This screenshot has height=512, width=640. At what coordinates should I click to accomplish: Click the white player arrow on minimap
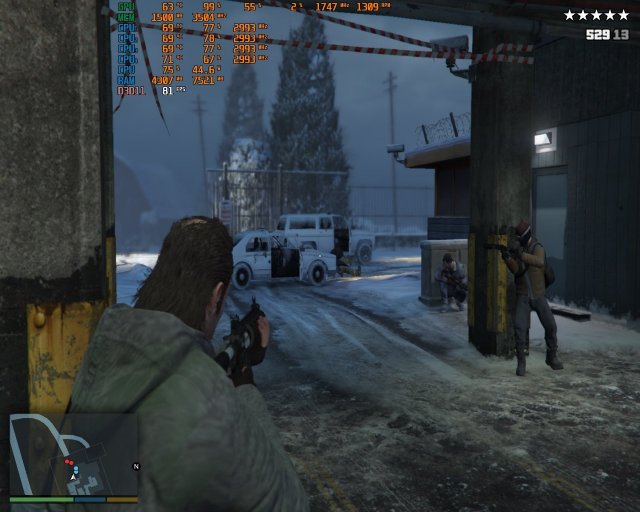[74, 478]
